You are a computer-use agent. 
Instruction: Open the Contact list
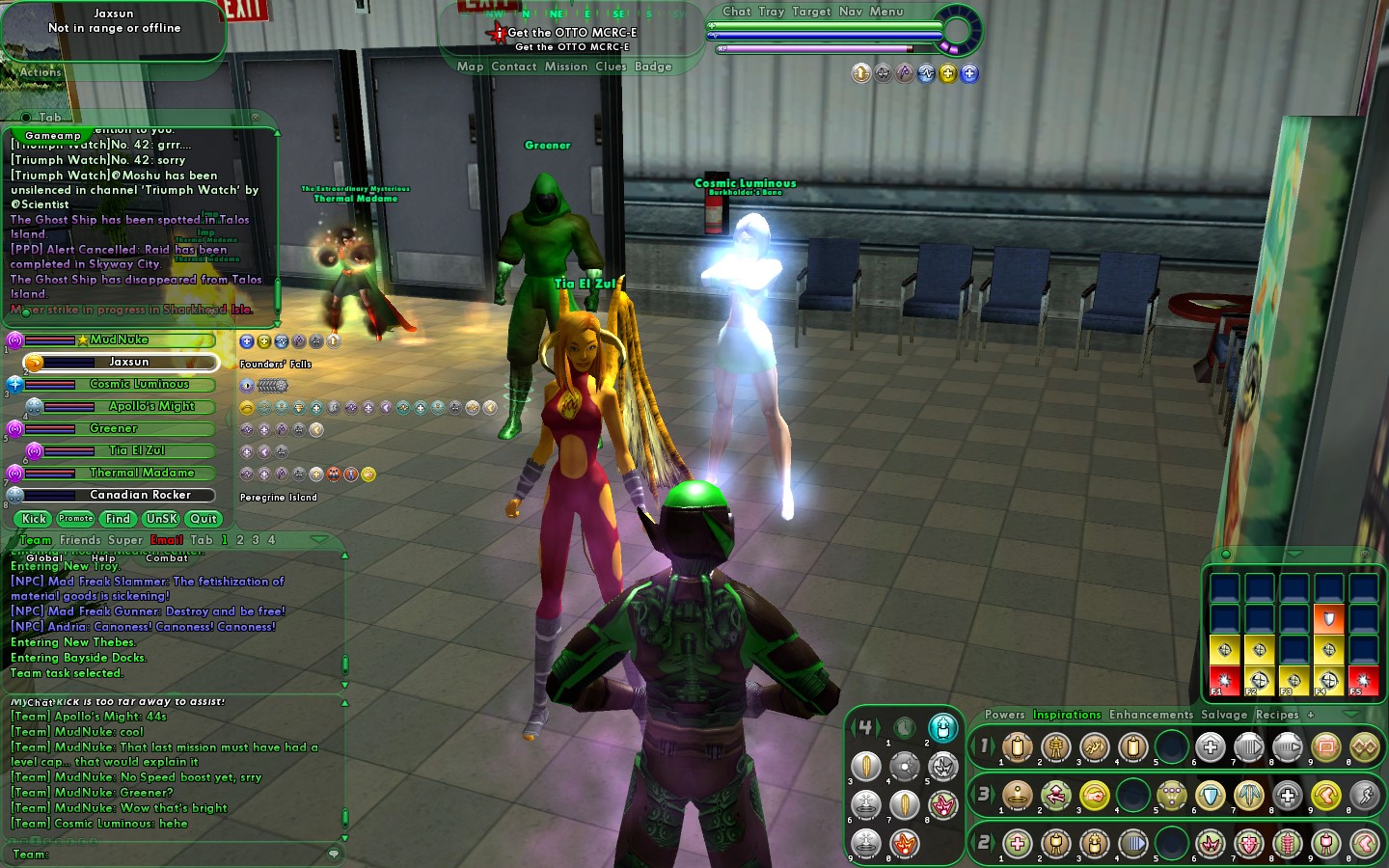tap(513, 67)
